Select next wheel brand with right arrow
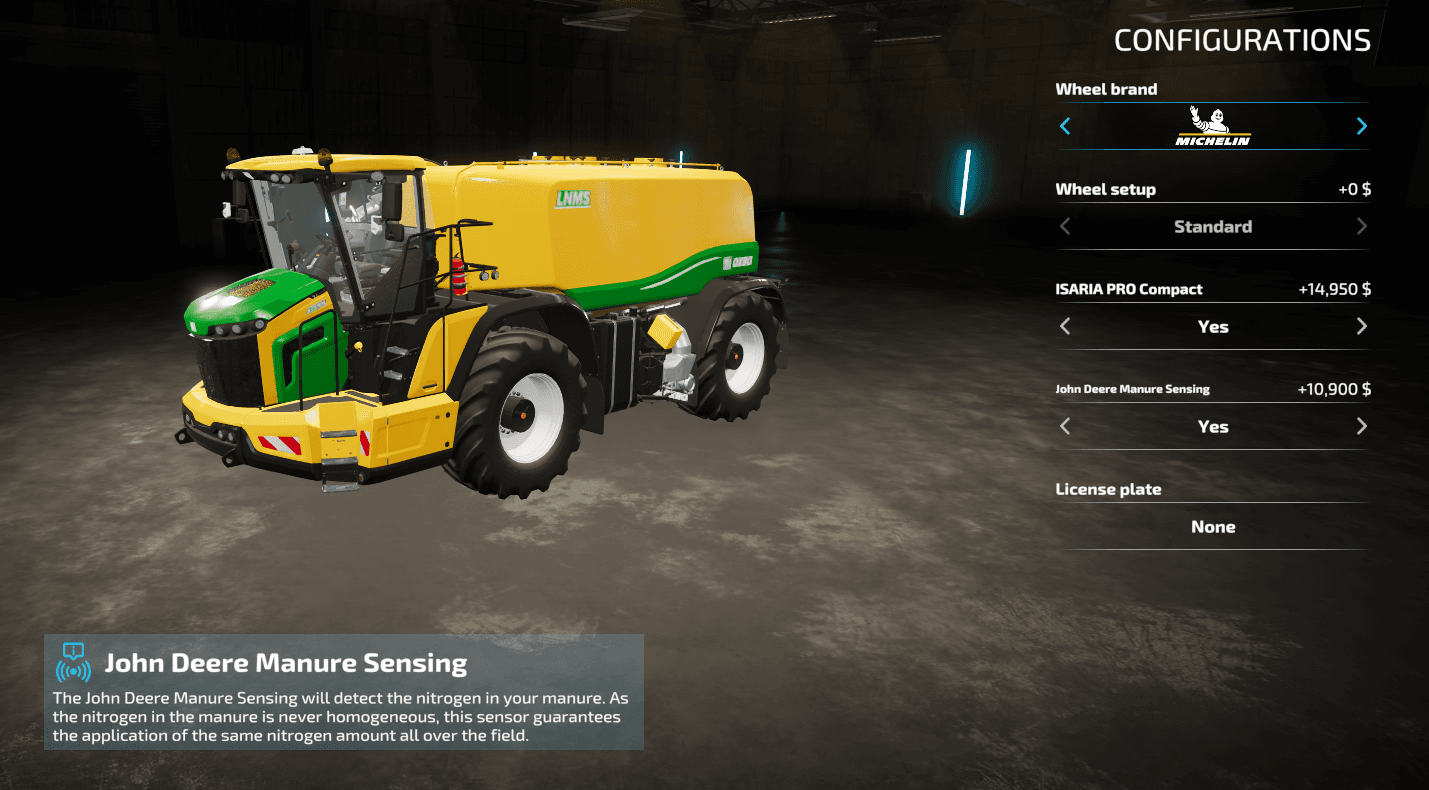The image size is (1429, 790). 1361,126
